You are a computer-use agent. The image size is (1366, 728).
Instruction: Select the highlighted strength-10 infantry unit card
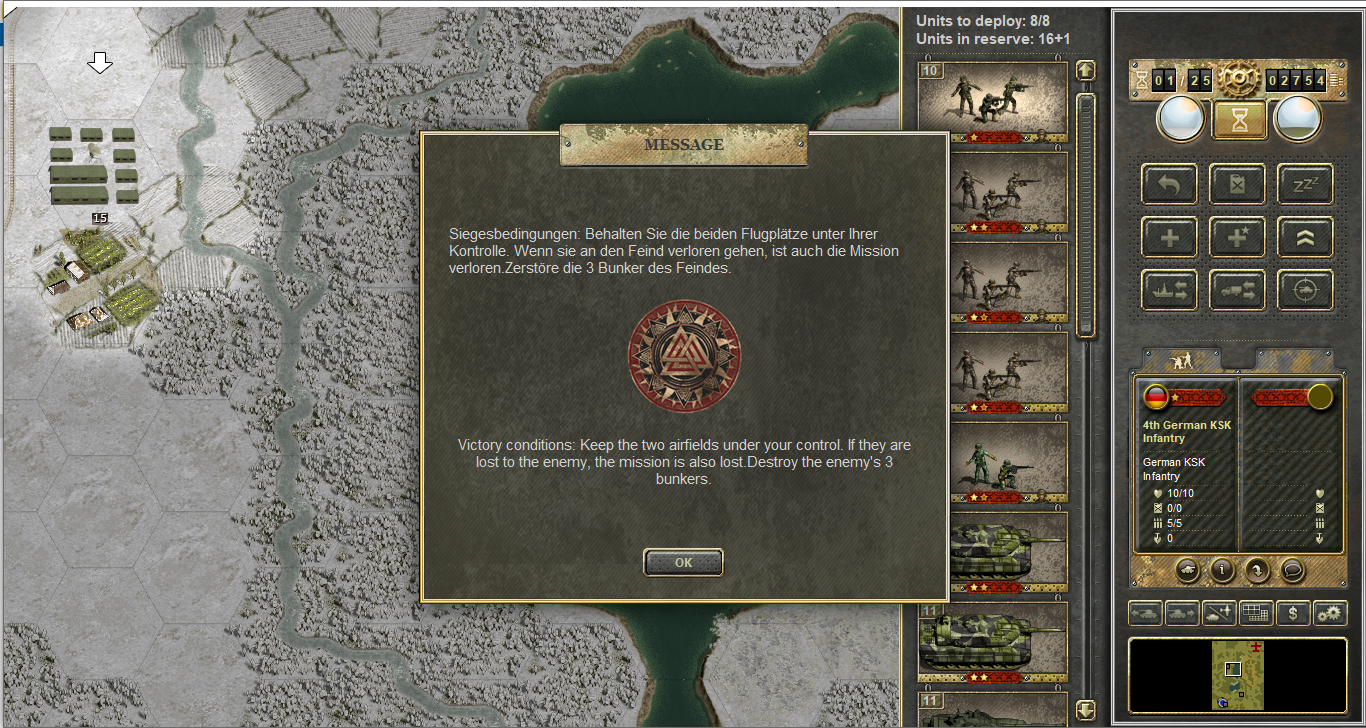(x=993, y=101)
